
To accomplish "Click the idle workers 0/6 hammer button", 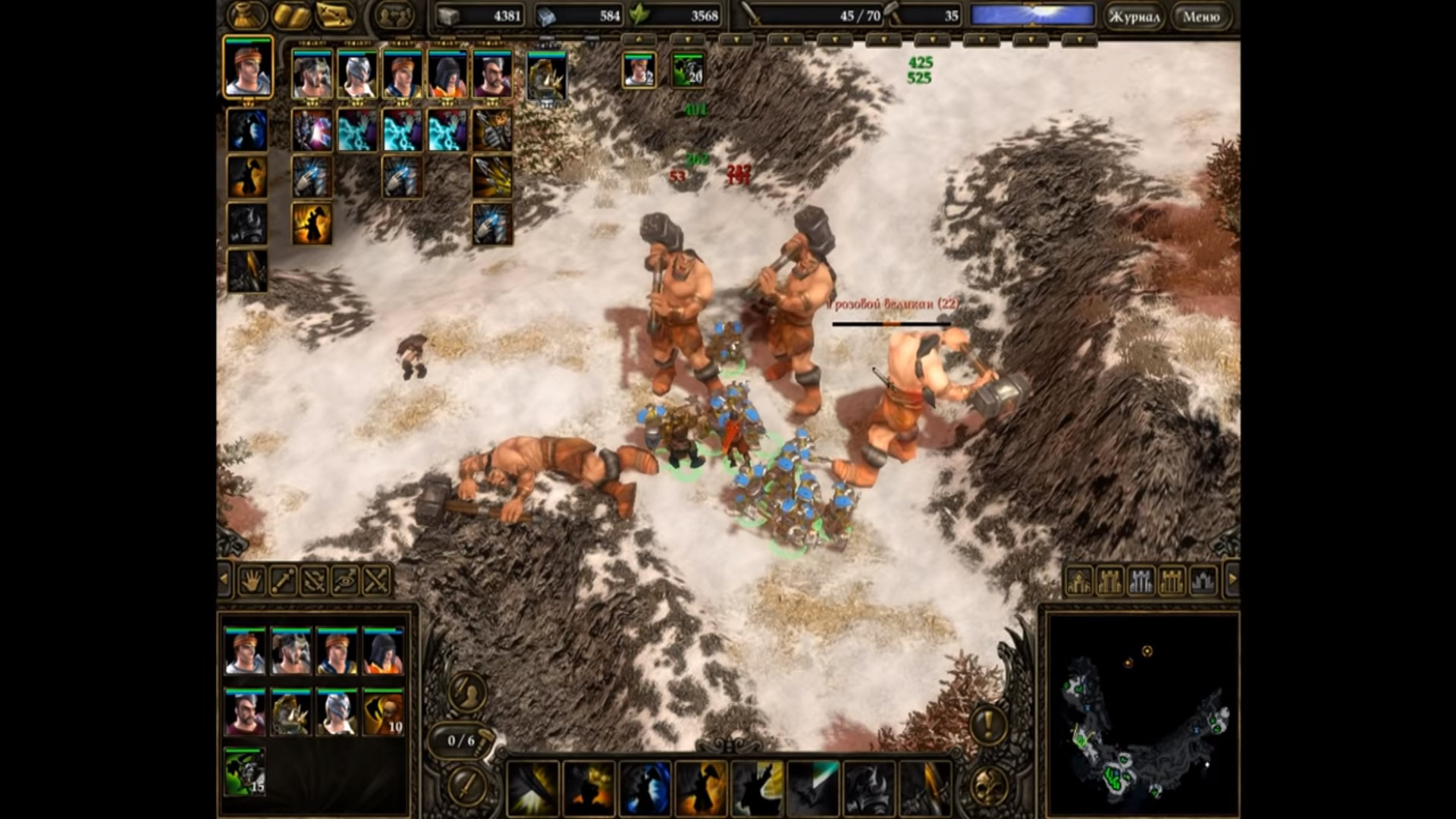I will [x=463, y=741].
